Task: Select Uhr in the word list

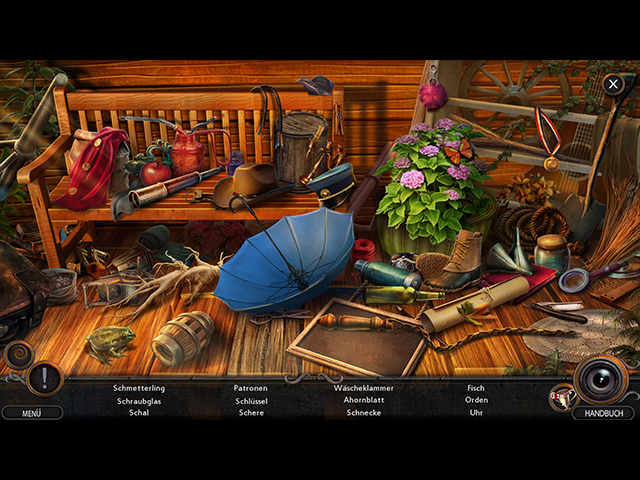Action: [476, 412]
